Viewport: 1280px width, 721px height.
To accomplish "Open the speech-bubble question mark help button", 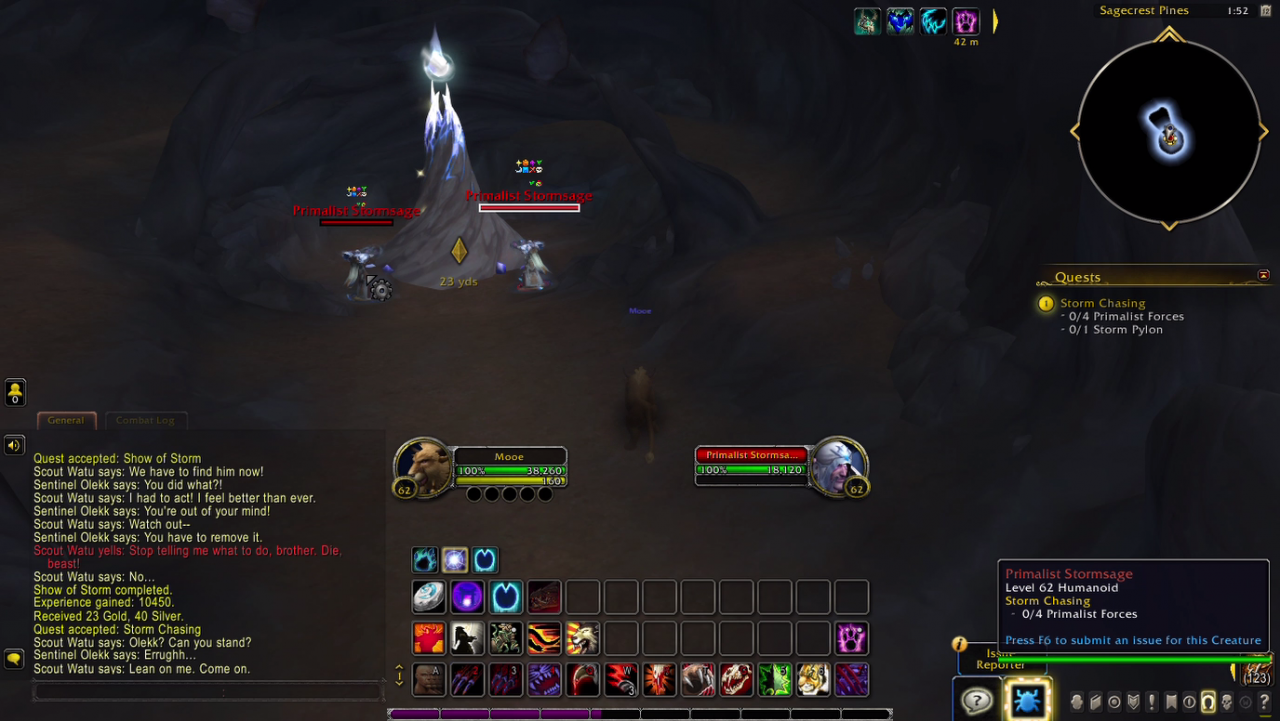I will (x=975, y=700).
